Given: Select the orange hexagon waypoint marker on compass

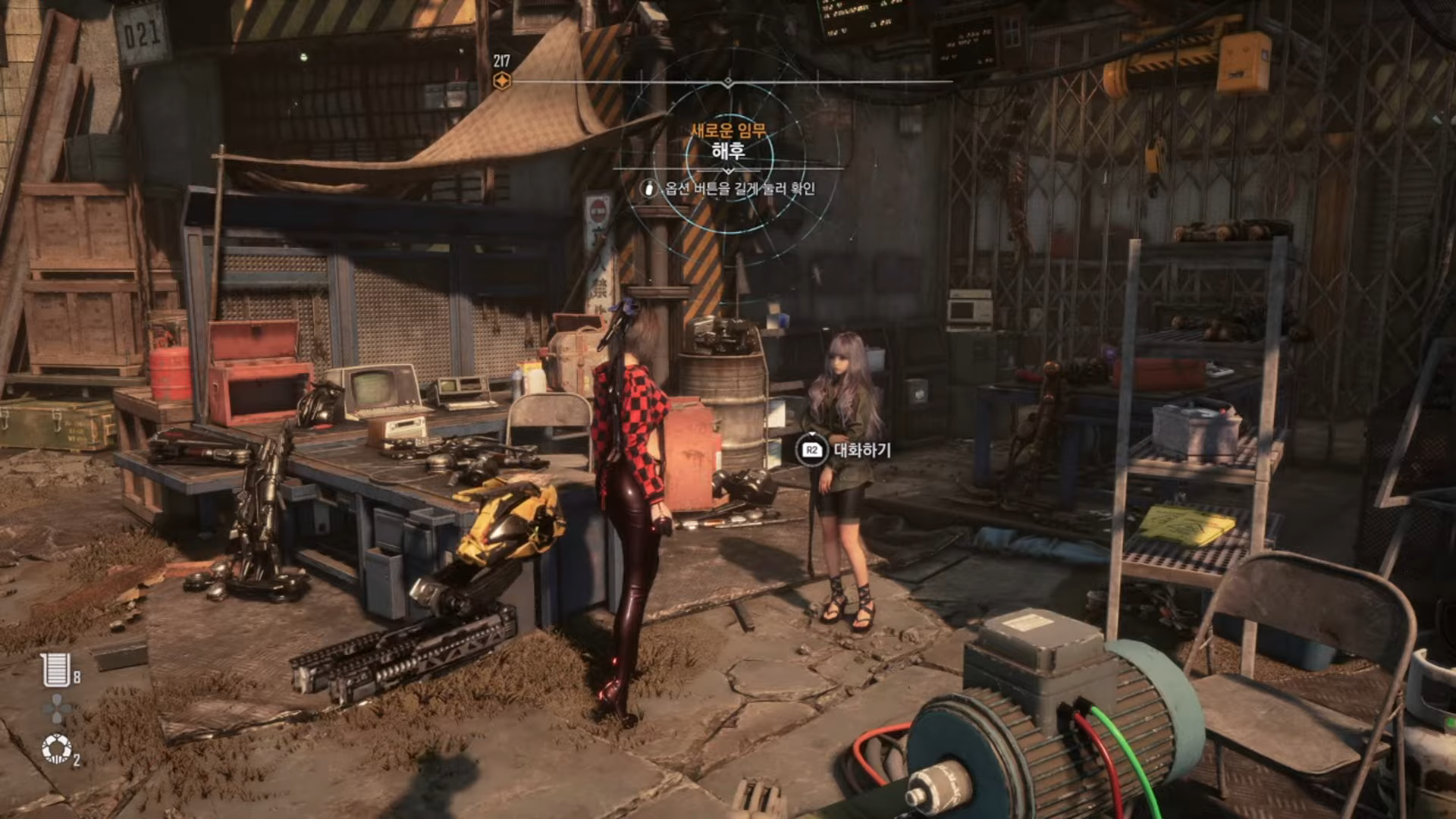Looking at the screenshot, I should (501, 81).
